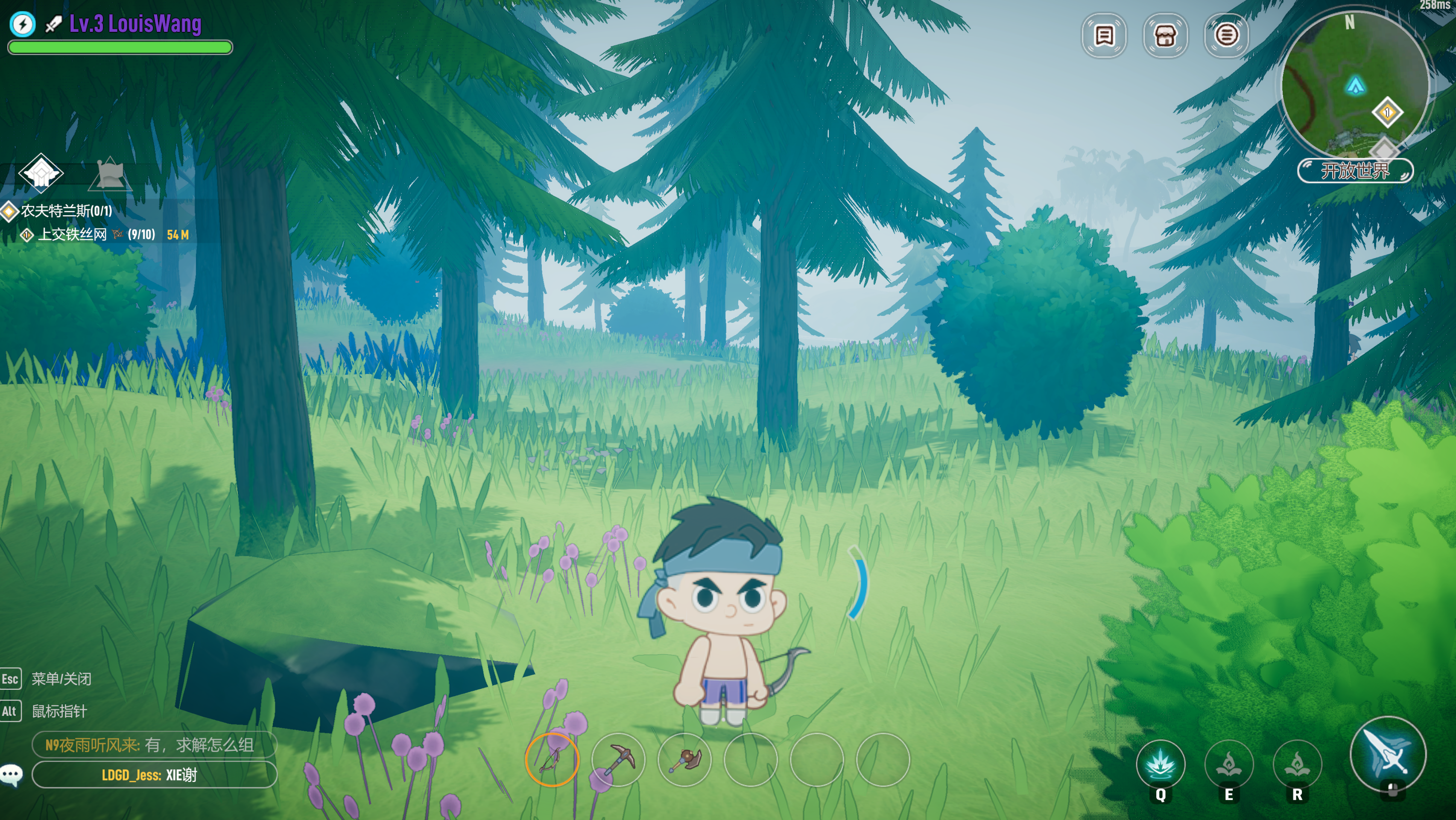Activate the Q skill icon

point(1161,764)
